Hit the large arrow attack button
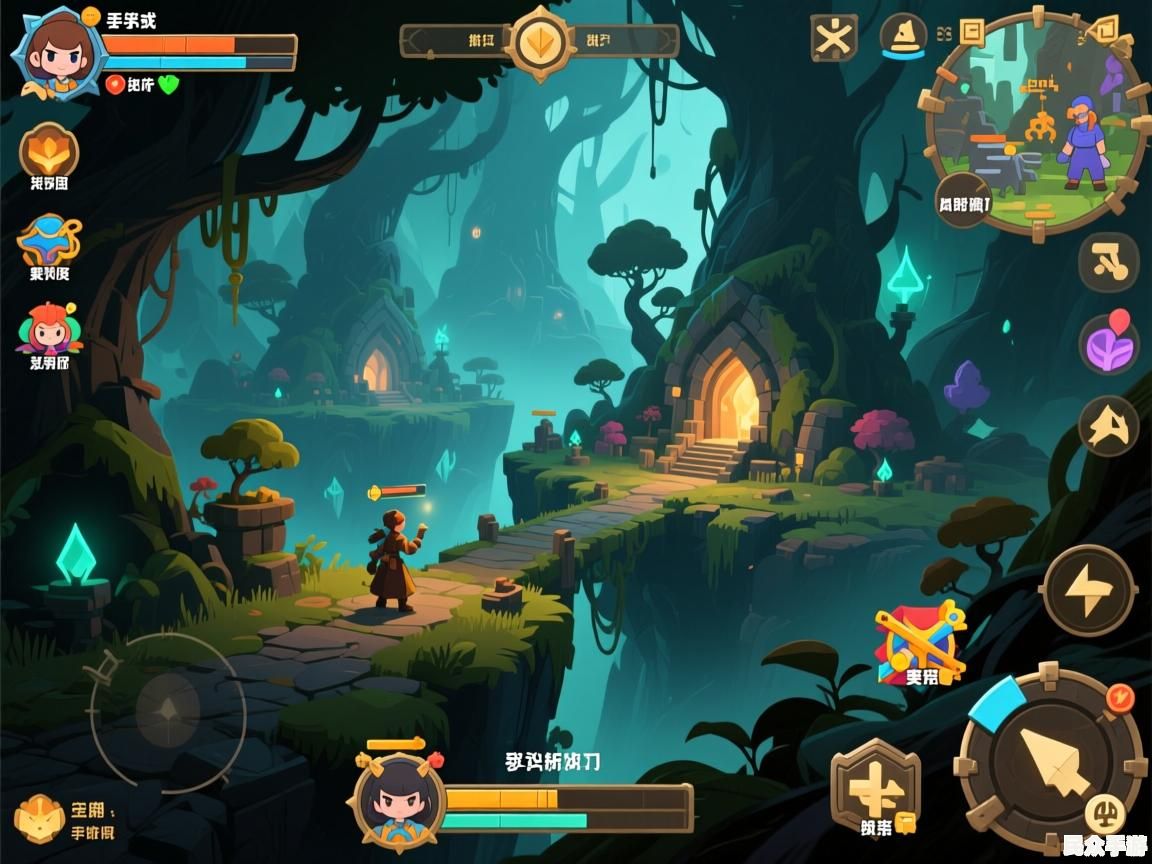The image size is (1152, 864). pos(1049,760)
